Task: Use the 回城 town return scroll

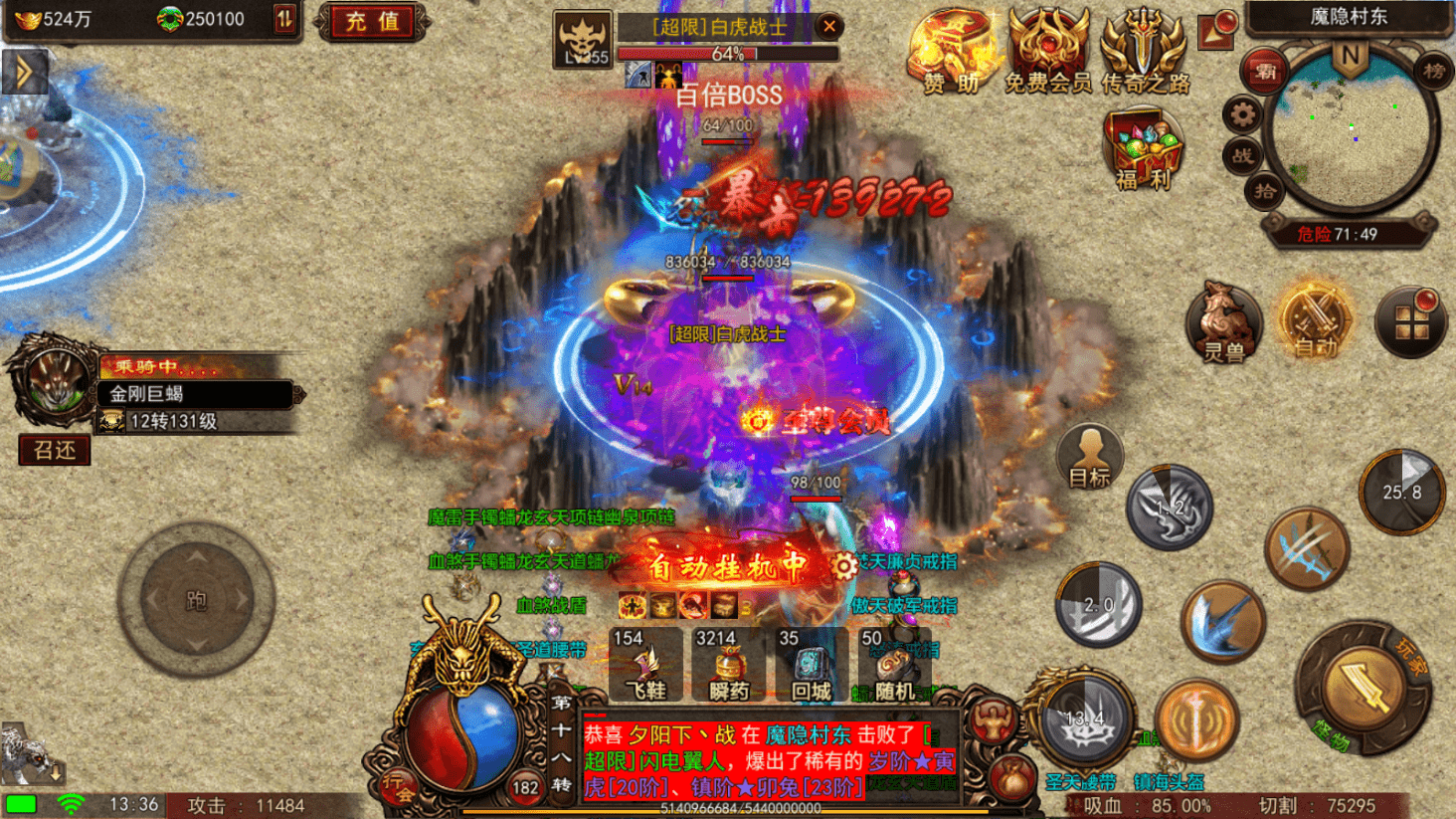Action: 811,665
